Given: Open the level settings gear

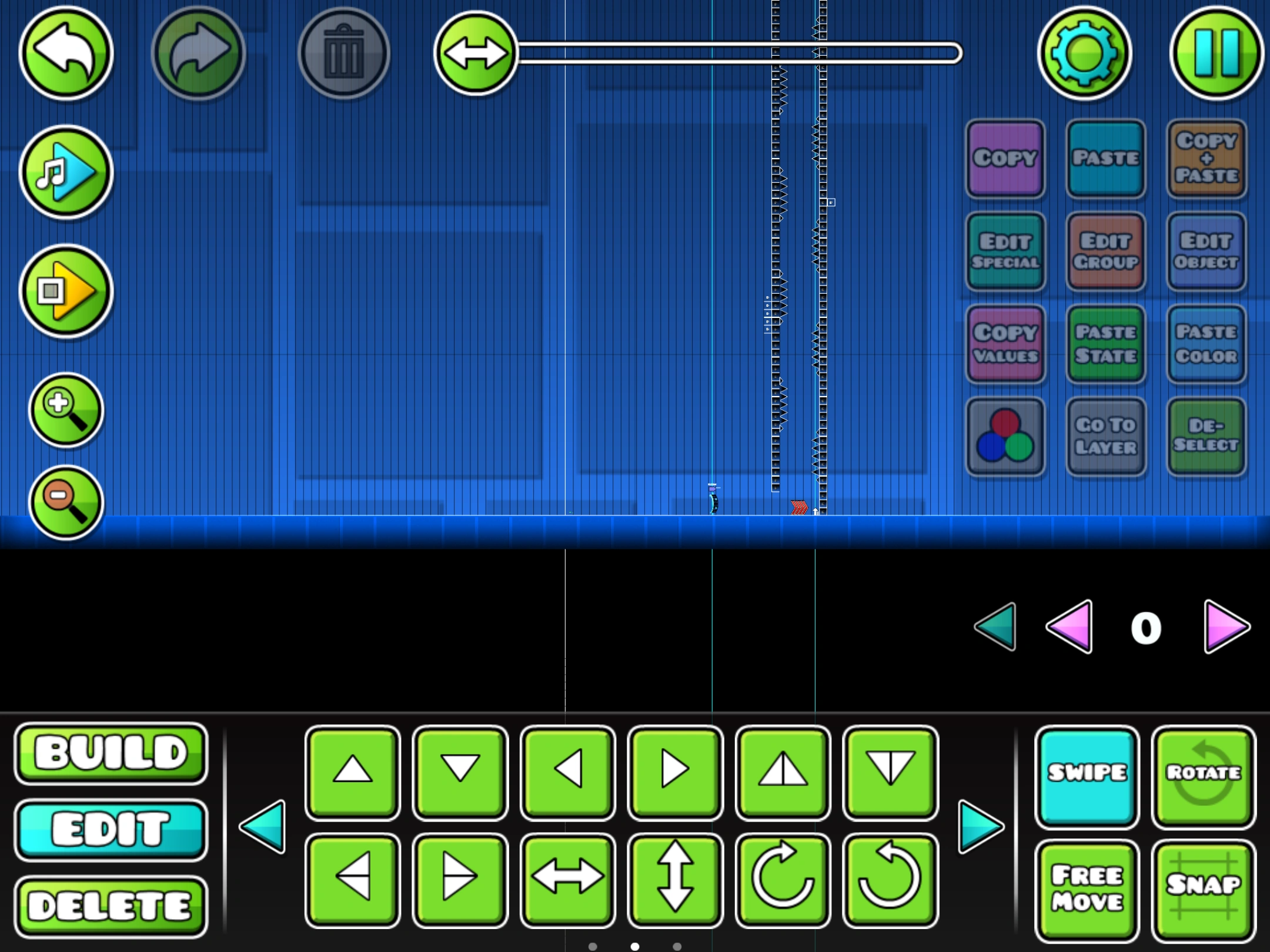Looking at the screenshot, I should point(1085,53).
